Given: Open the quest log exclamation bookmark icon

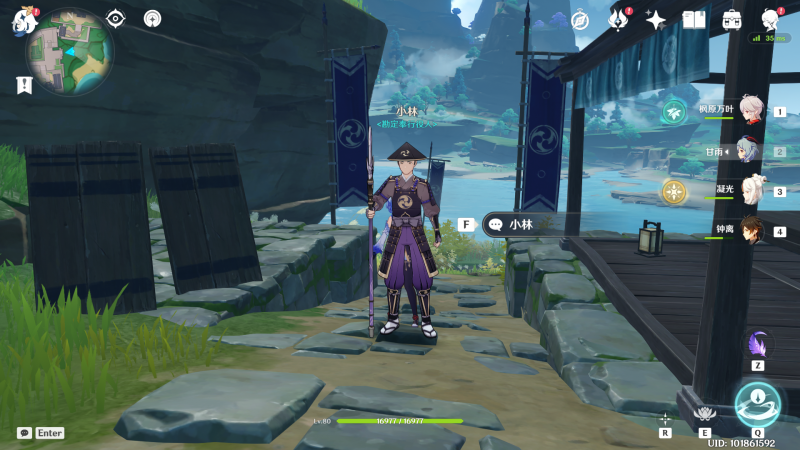Looking at the screenshot, I should 24,86.
